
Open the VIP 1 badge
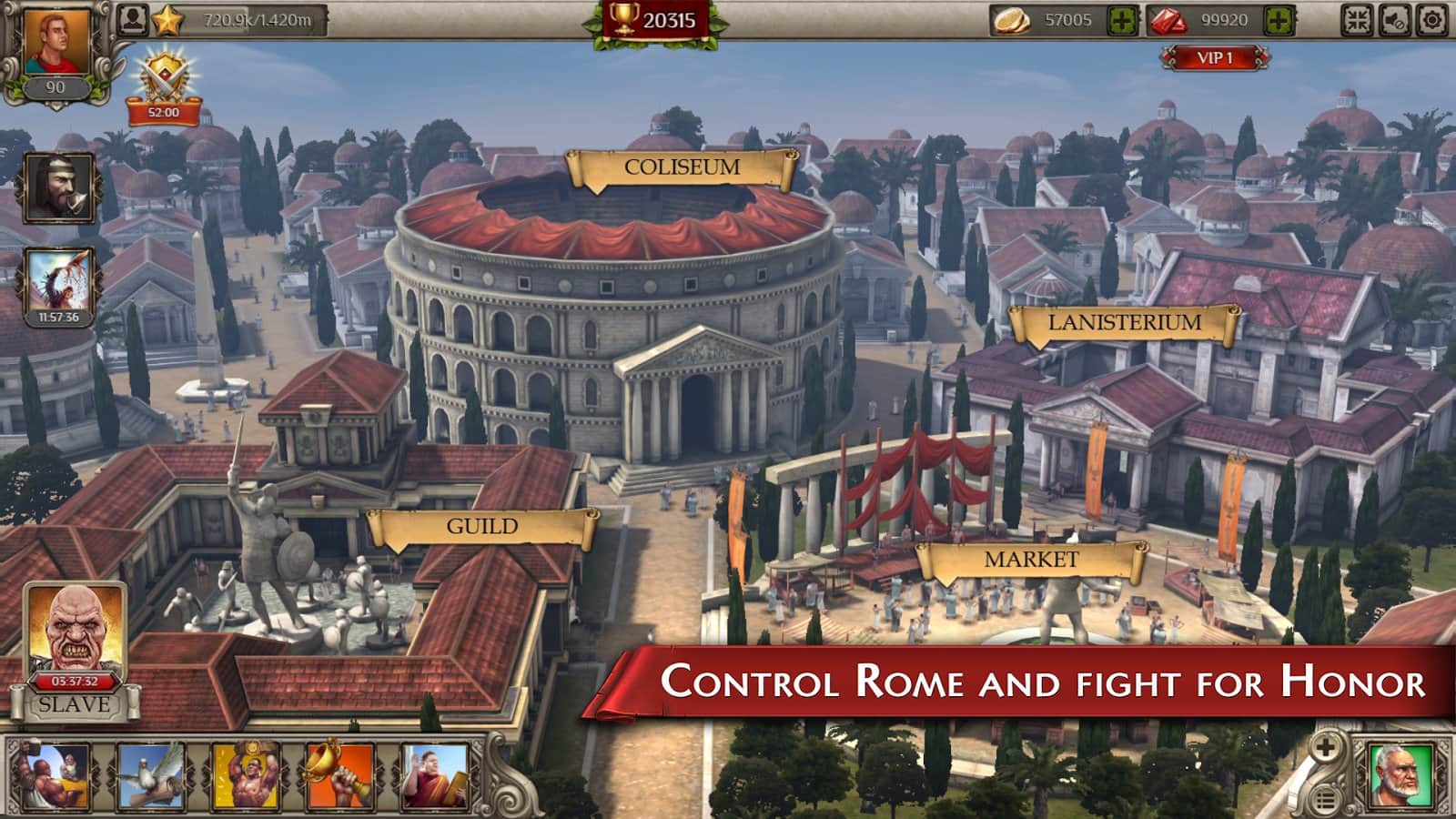[1214, 58]
